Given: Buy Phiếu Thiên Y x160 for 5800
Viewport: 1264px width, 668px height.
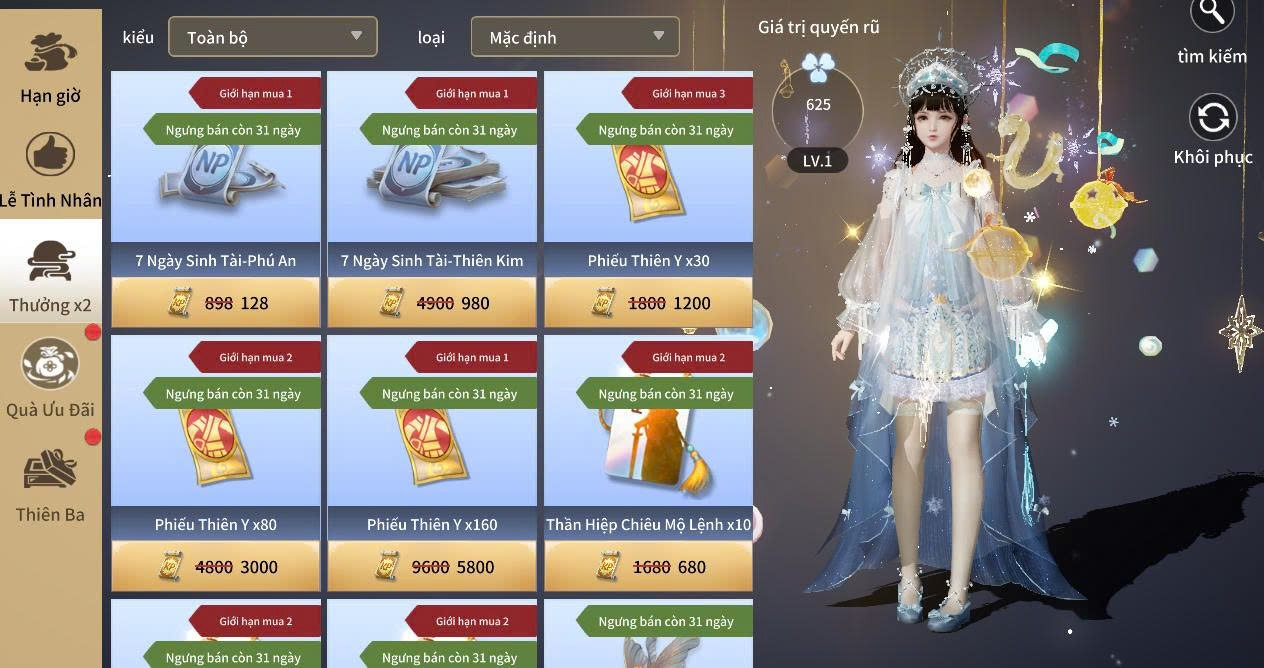Looking at the screenshot, I should [x=432, y=567].
